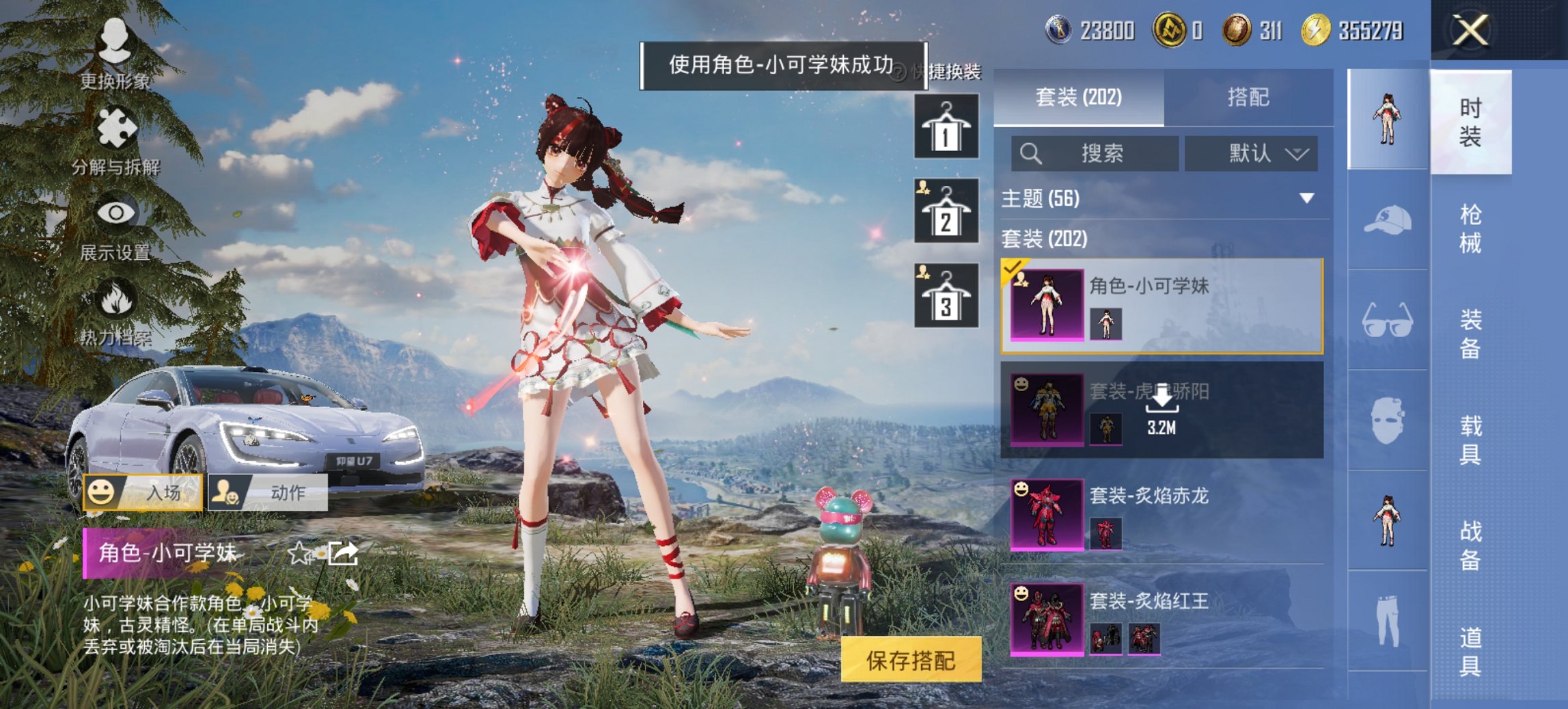Open 展示设置 display settings

click(118, 226)
